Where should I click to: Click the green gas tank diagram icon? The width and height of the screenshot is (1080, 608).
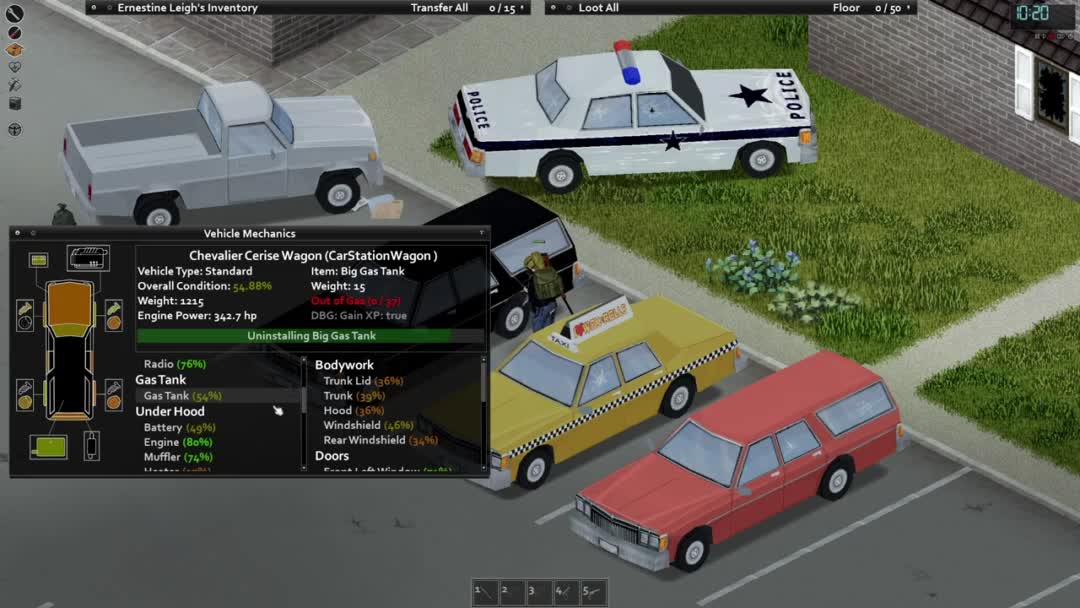[48, 446]
